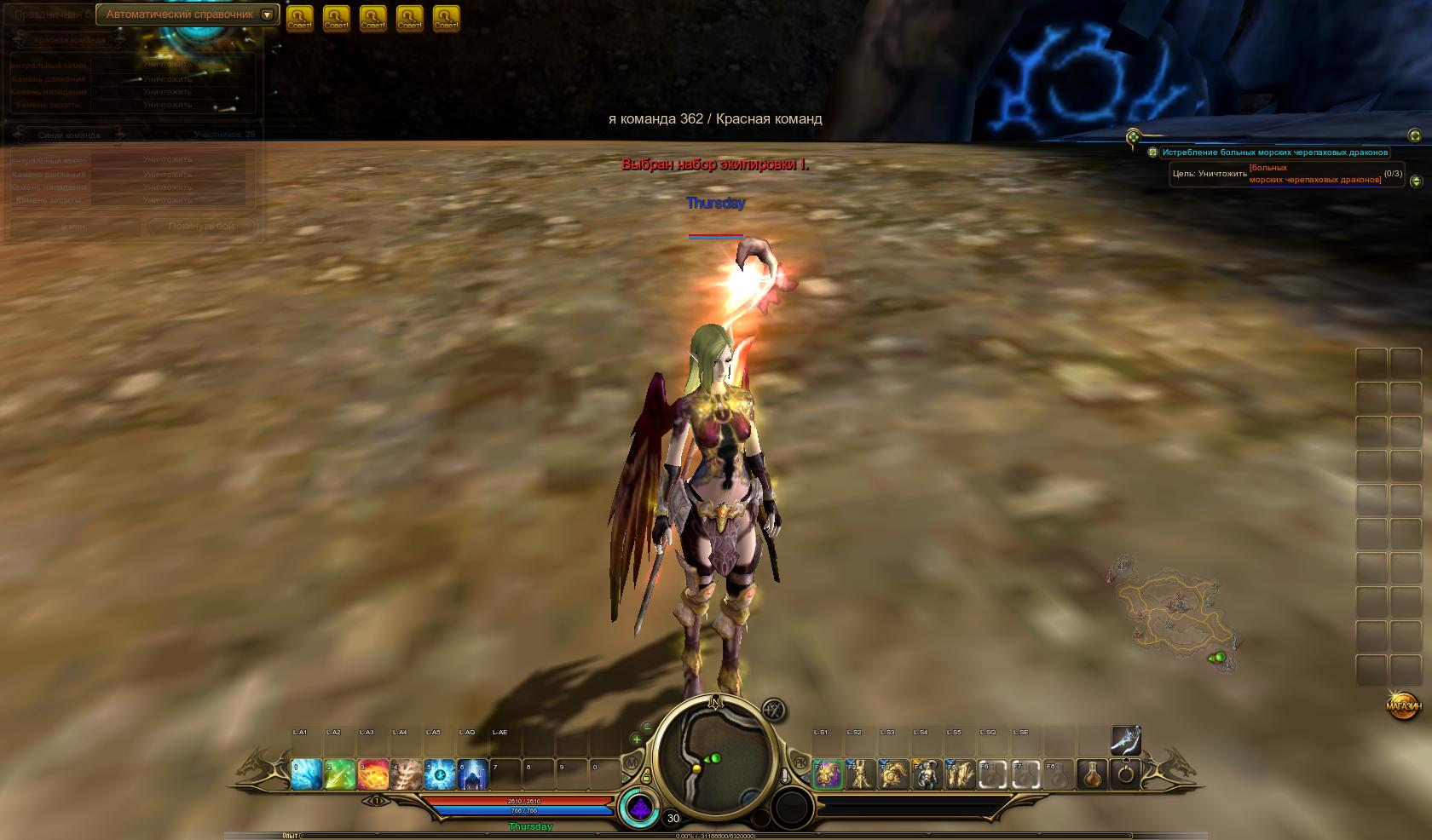Click the Покинуть бой button

(201, 226)
